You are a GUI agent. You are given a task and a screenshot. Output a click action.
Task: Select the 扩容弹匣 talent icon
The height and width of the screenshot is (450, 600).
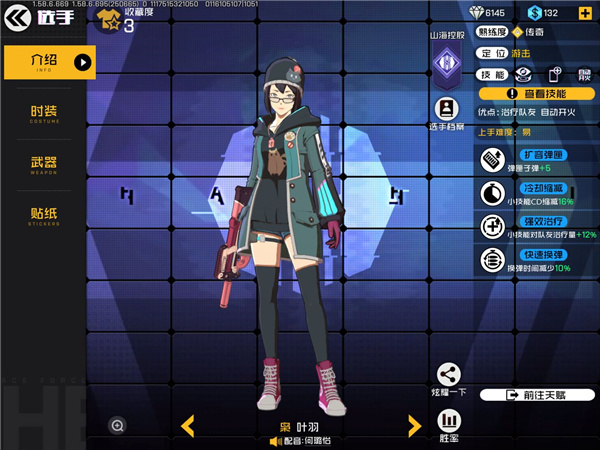pos(491,159)
